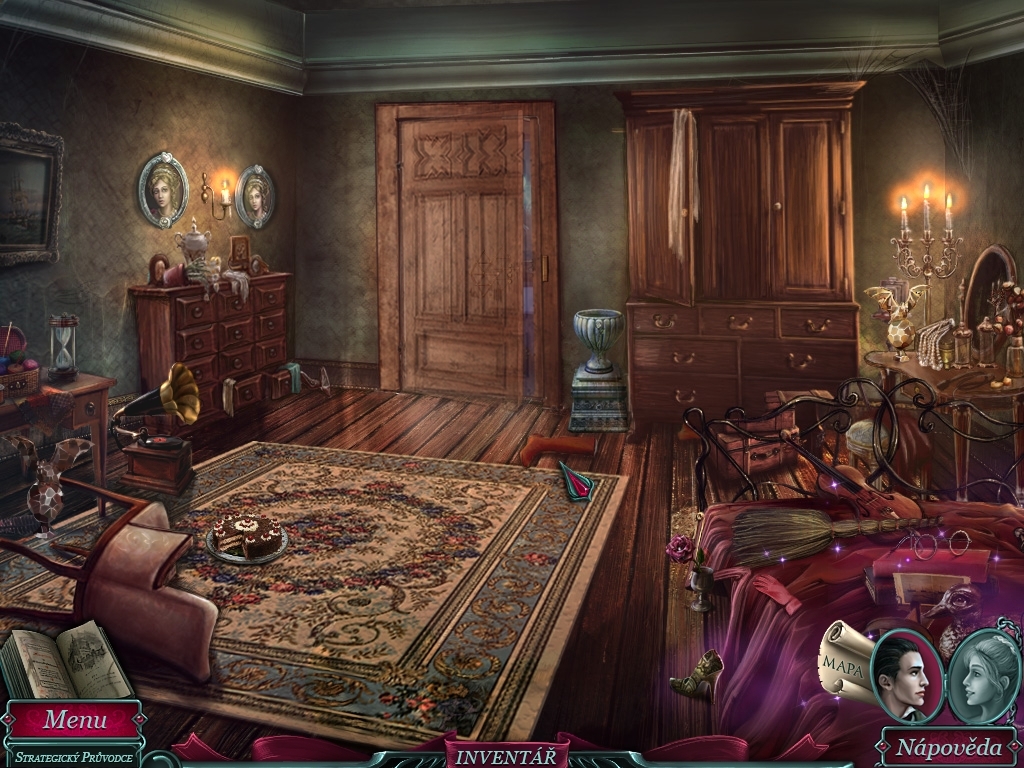Open the Mapa scroll
Screen dimensions: 1024x768
tap(843, 661)
